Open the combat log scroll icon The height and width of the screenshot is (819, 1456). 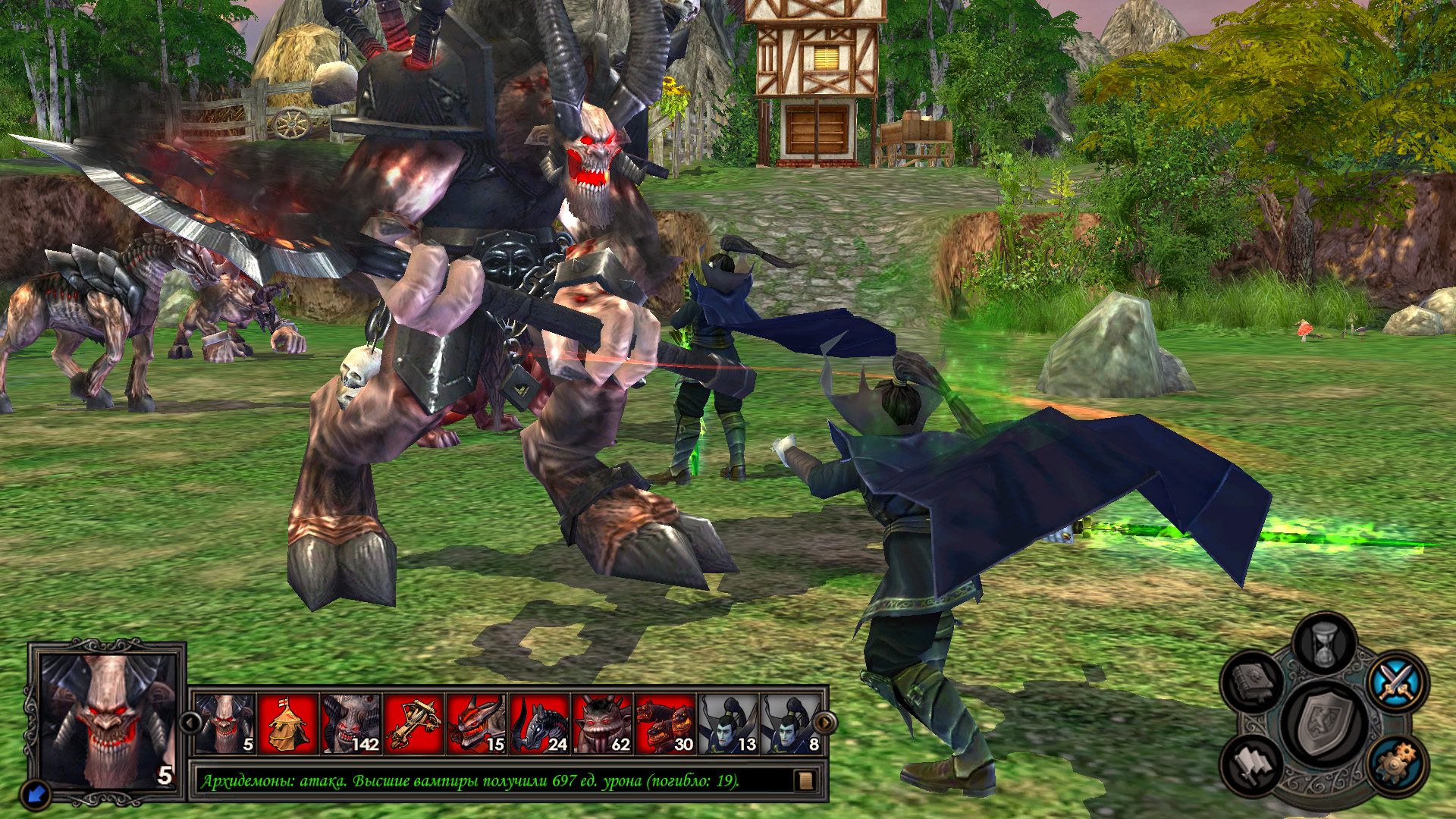point(805,780)
